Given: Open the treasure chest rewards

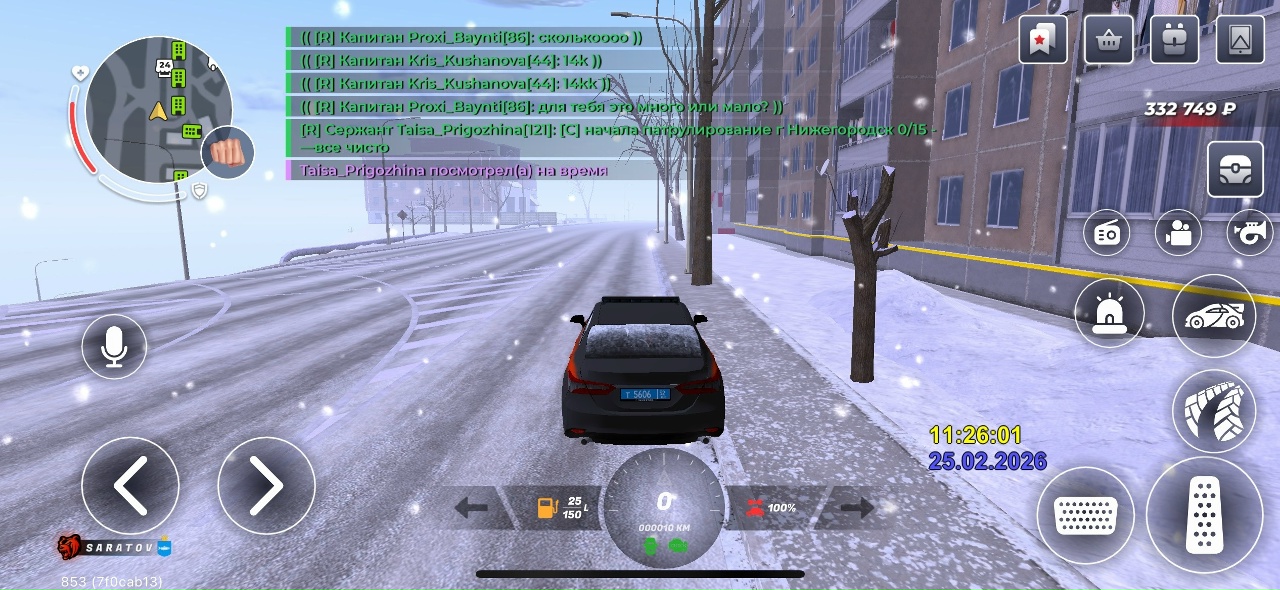Looking at the screenshot, I should 1235,170.
